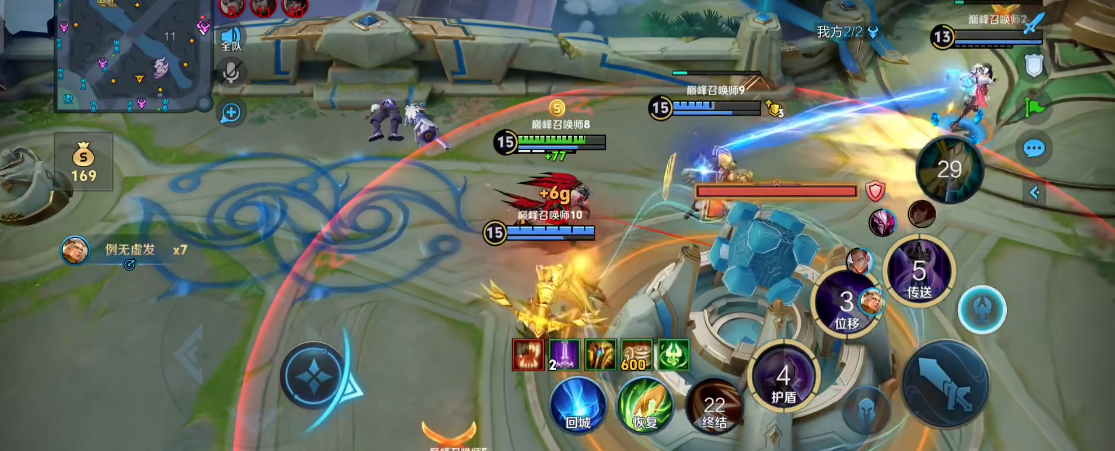
Task: Activate the 护盾 shield skill
Action: coord(784,378)
